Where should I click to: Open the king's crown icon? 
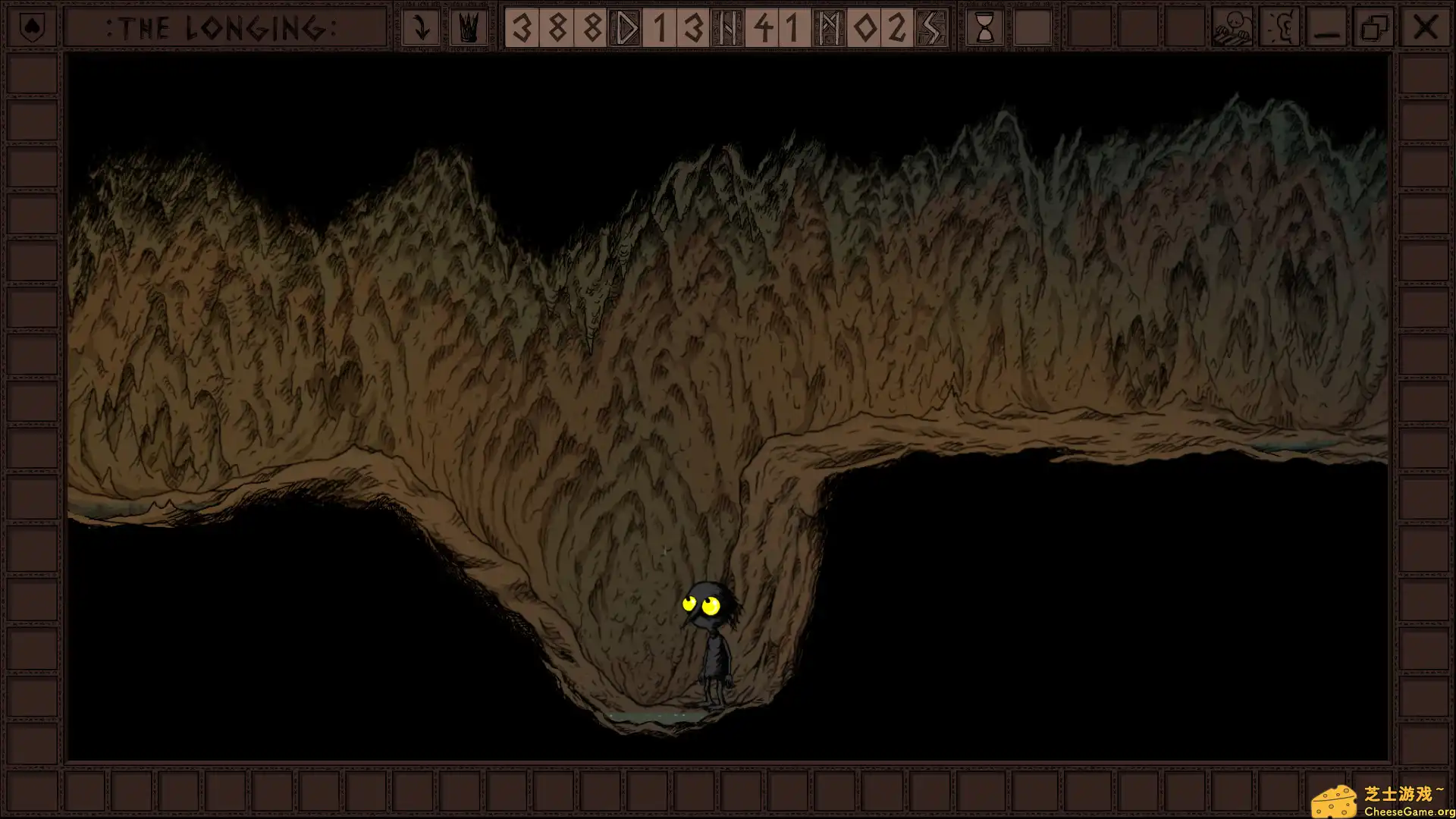pos(469,28)
